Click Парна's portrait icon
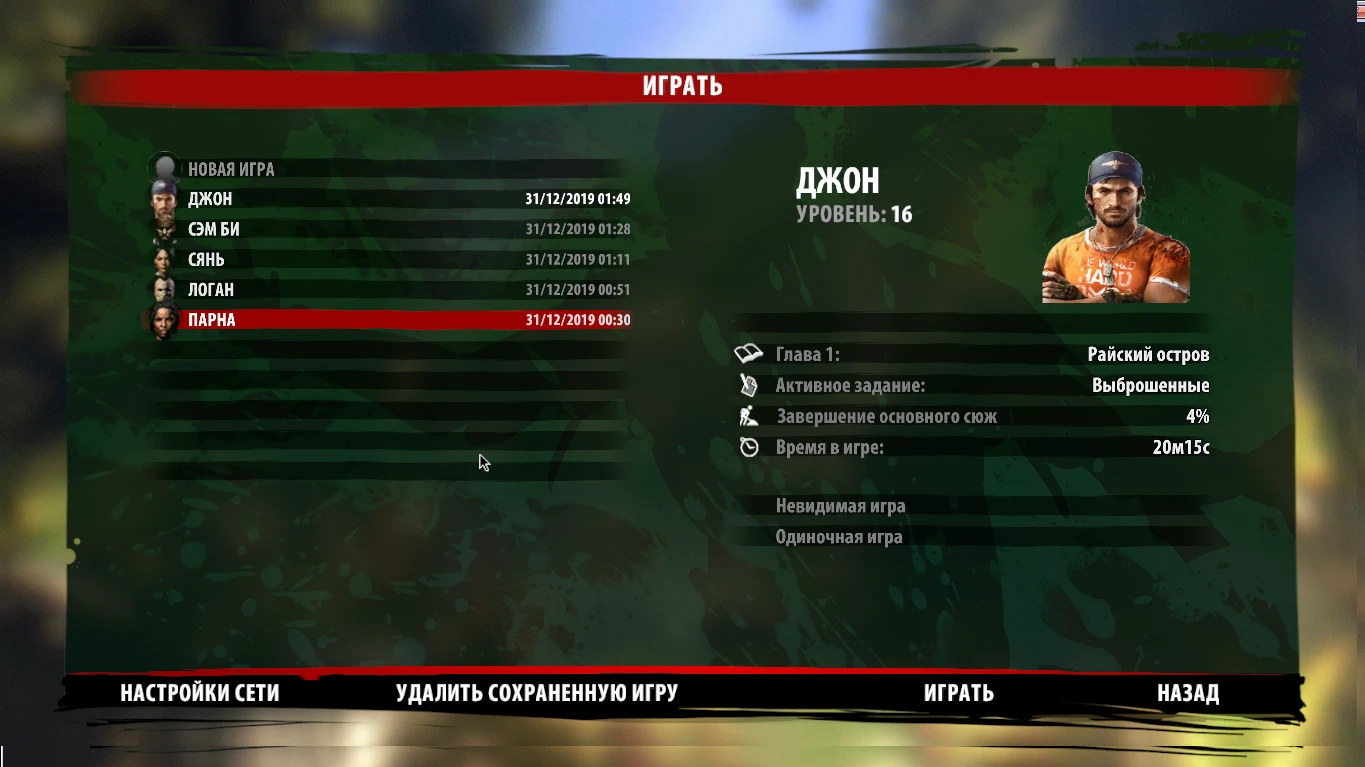This screenshot has height=767, width=1365. (162, 320)
